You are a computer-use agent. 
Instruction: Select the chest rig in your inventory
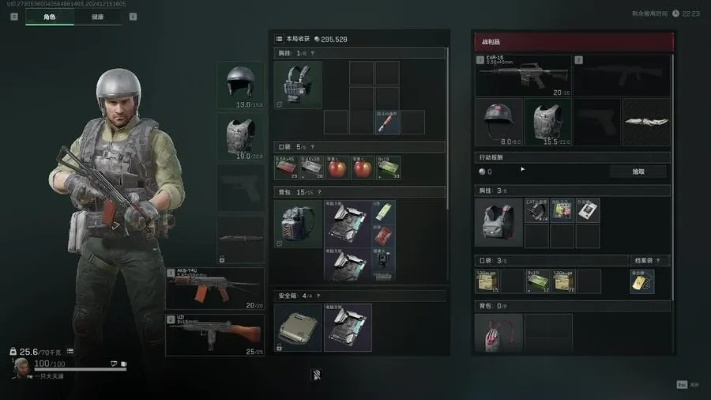298,85
